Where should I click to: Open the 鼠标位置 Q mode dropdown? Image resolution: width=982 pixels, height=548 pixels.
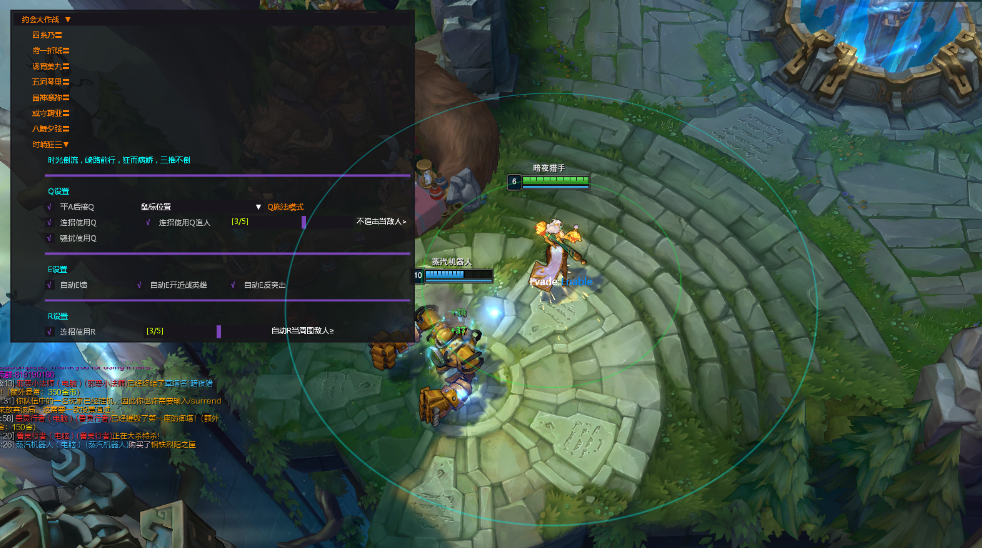pos(201,207)
